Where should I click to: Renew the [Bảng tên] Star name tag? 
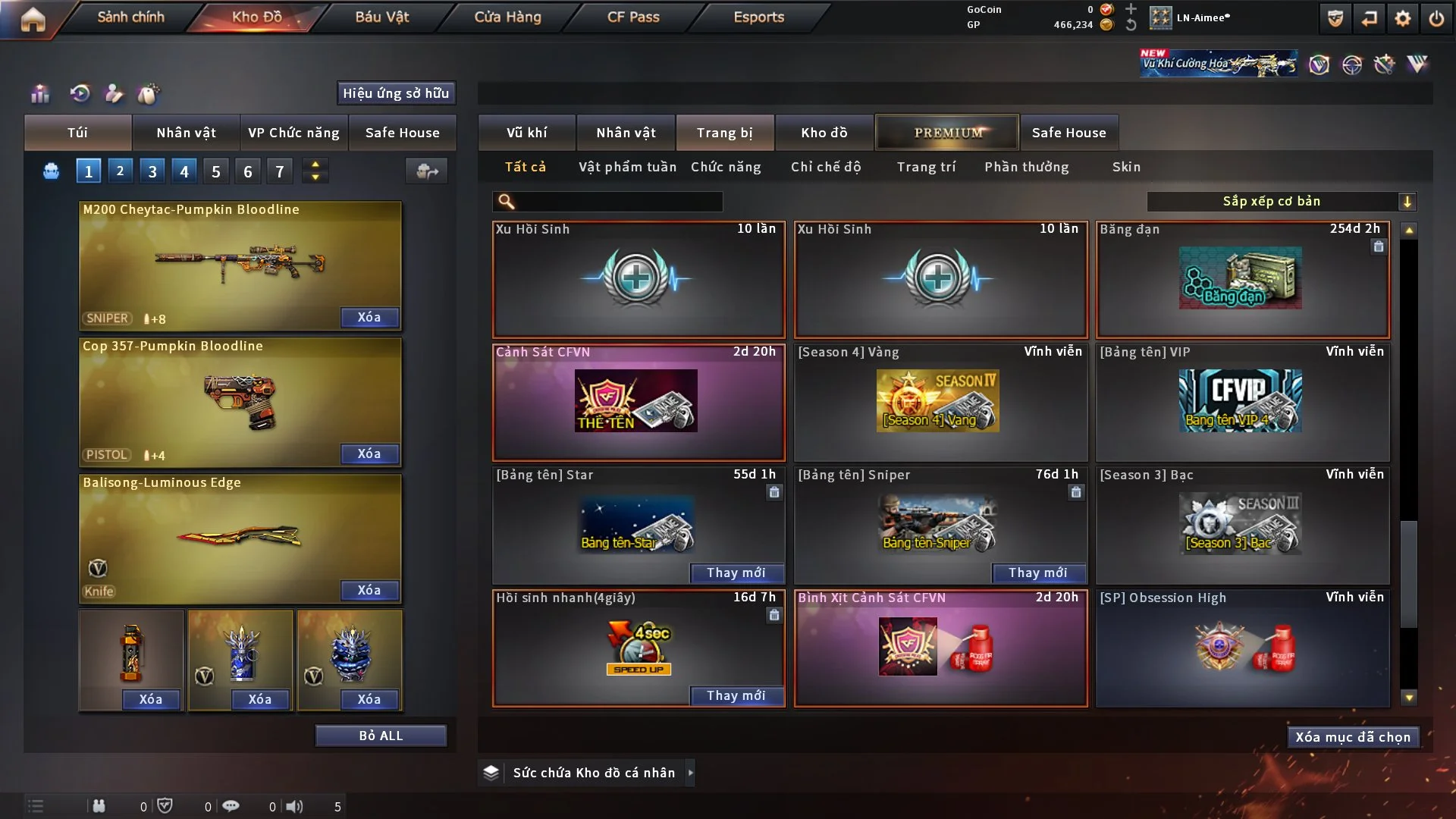tap(736, 573)
